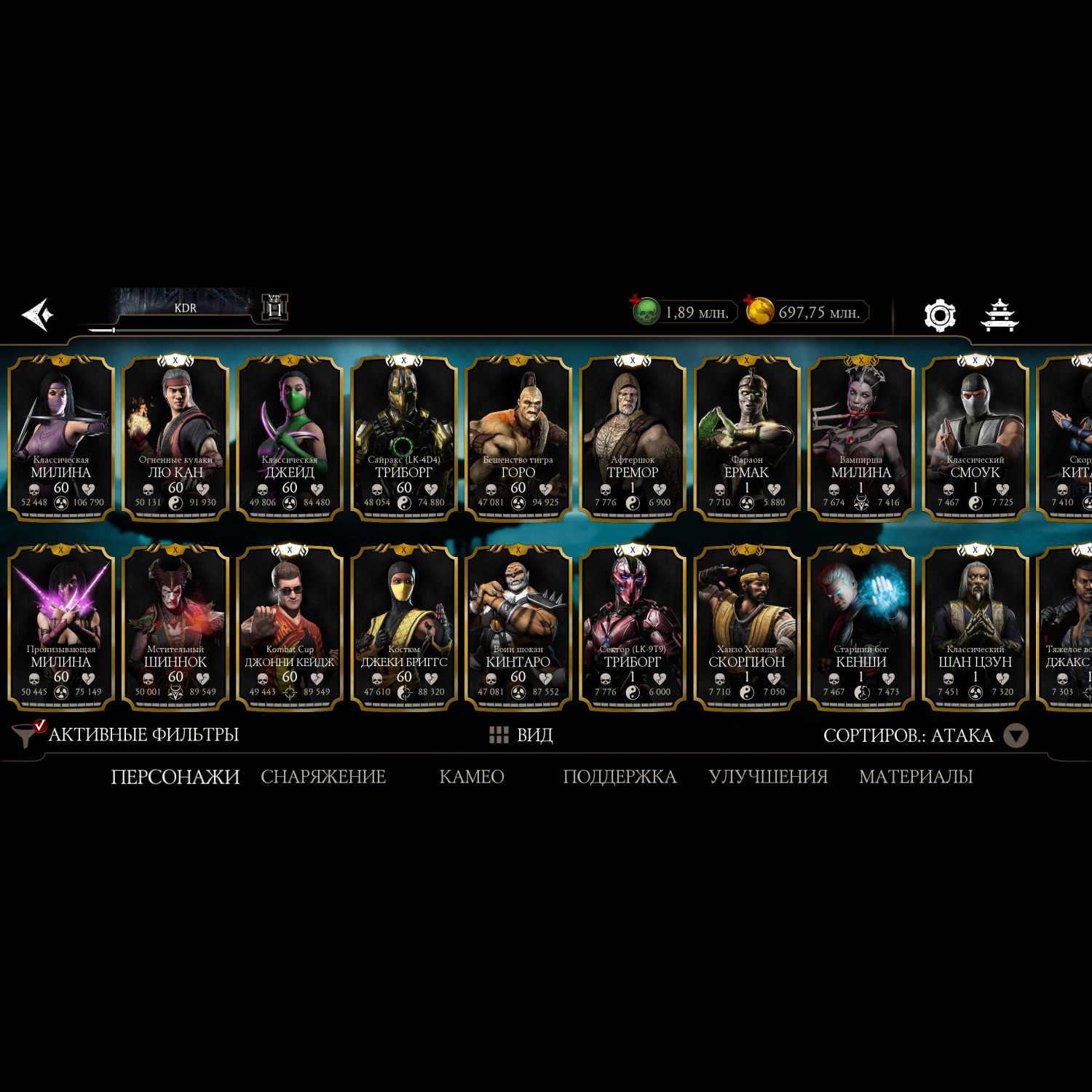
Task: Switch to the Камео tab
Action: pyautogui.click(x=472, y=777)
